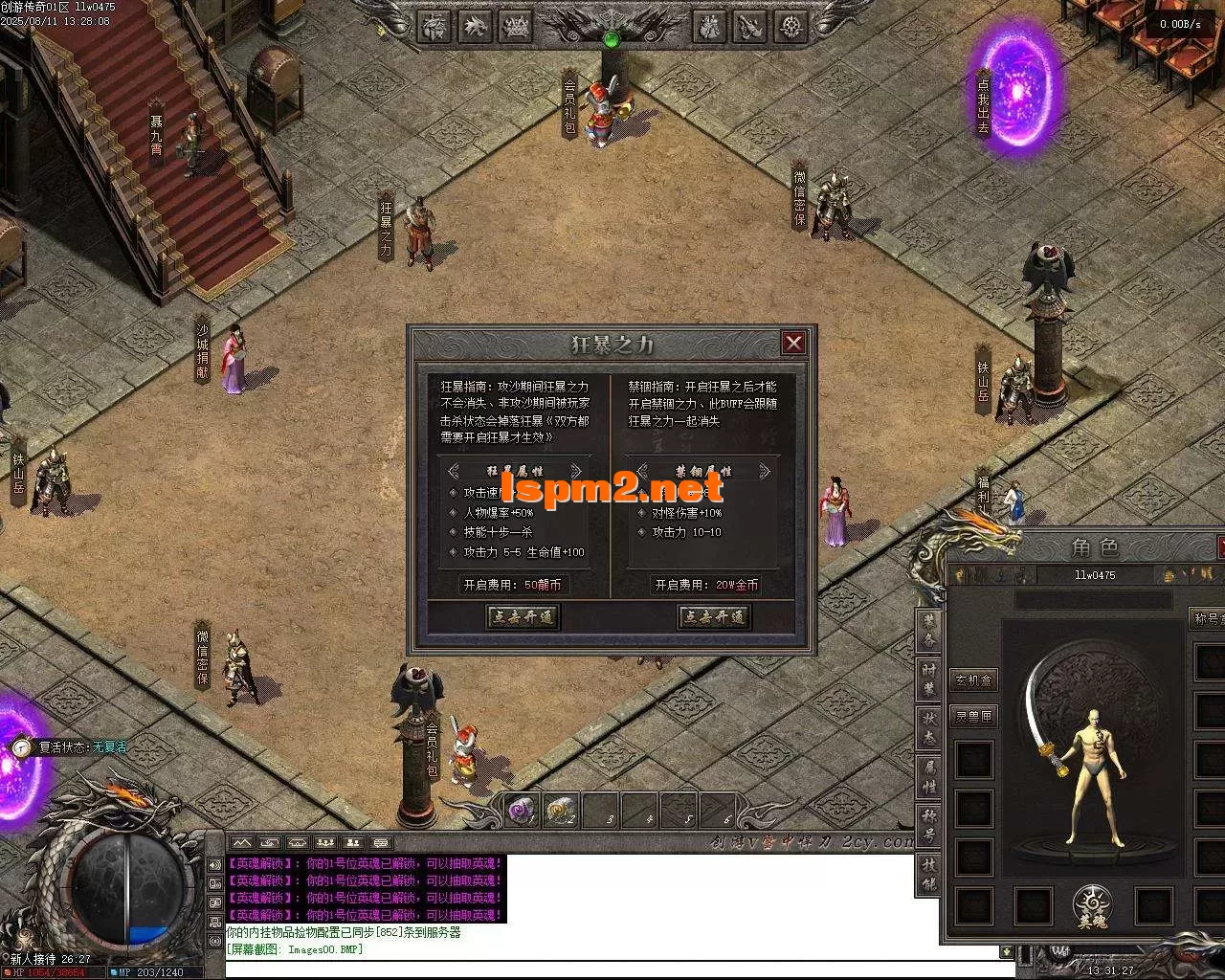
Task: Open the 英魂 emblem button
Action: (x=1092, y=906)
